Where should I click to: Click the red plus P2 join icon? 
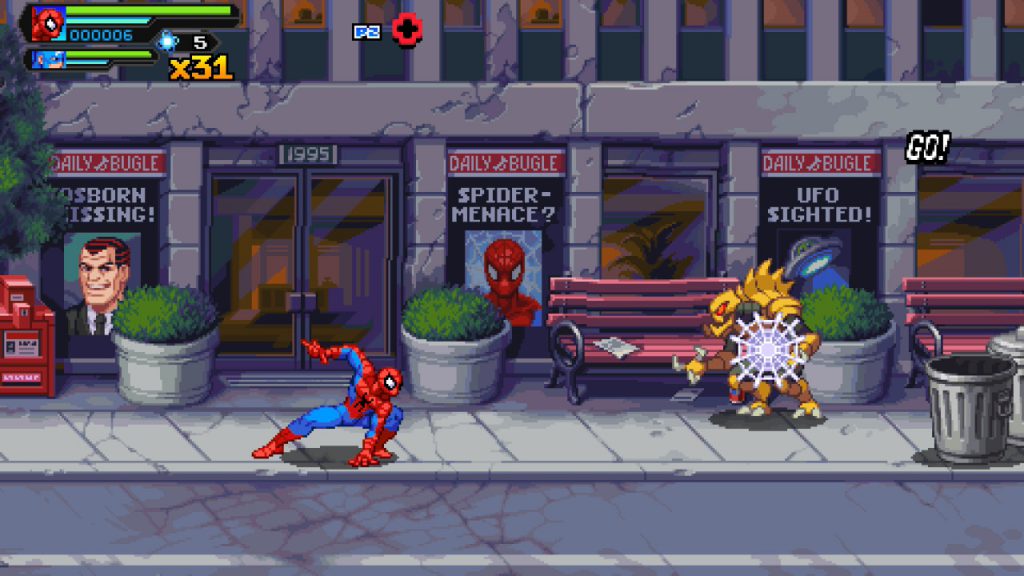[406, 30]
